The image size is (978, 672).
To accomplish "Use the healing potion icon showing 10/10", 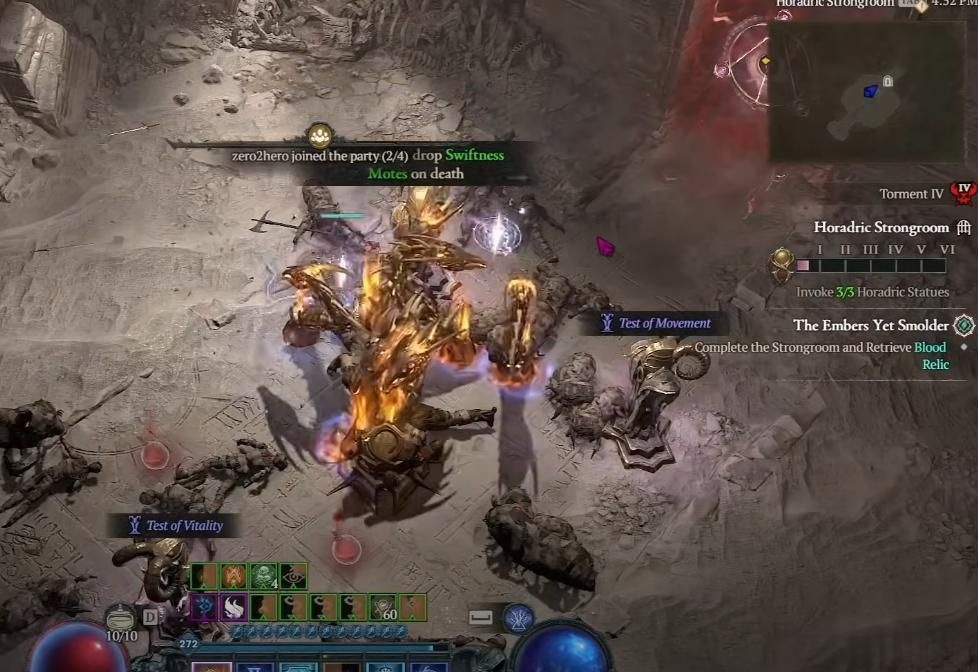I will 121,619.
